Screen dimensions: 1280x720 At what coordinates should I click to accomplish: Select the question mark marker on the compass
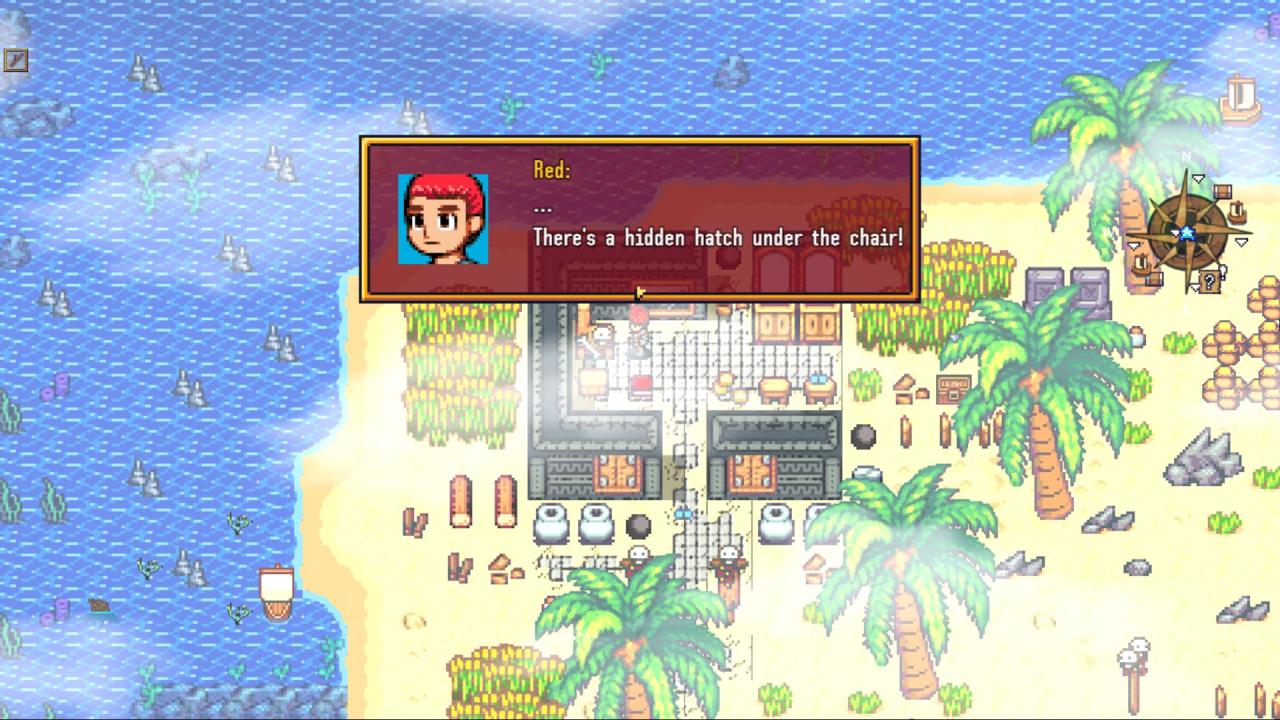tap(1210, 281)
